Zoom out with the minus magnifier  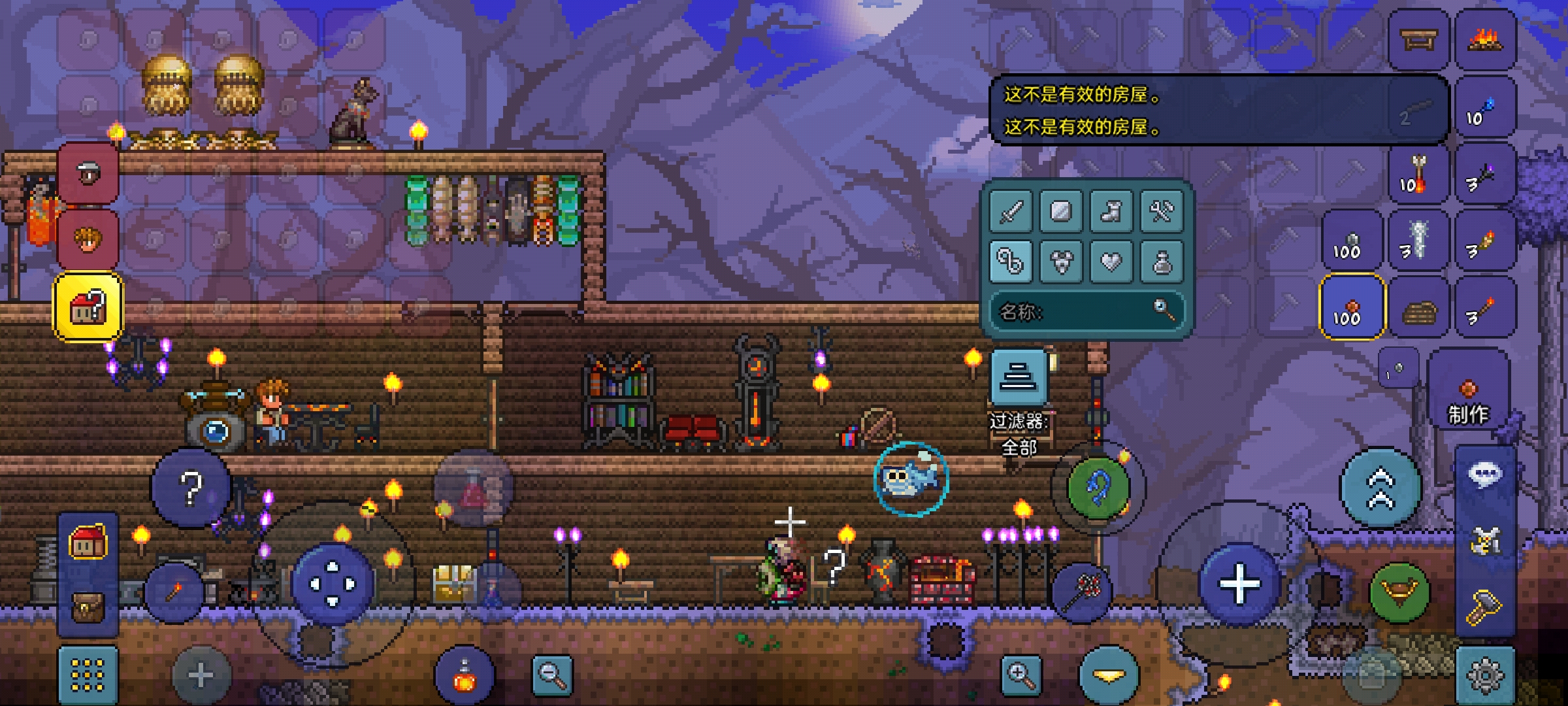(552, 675)
